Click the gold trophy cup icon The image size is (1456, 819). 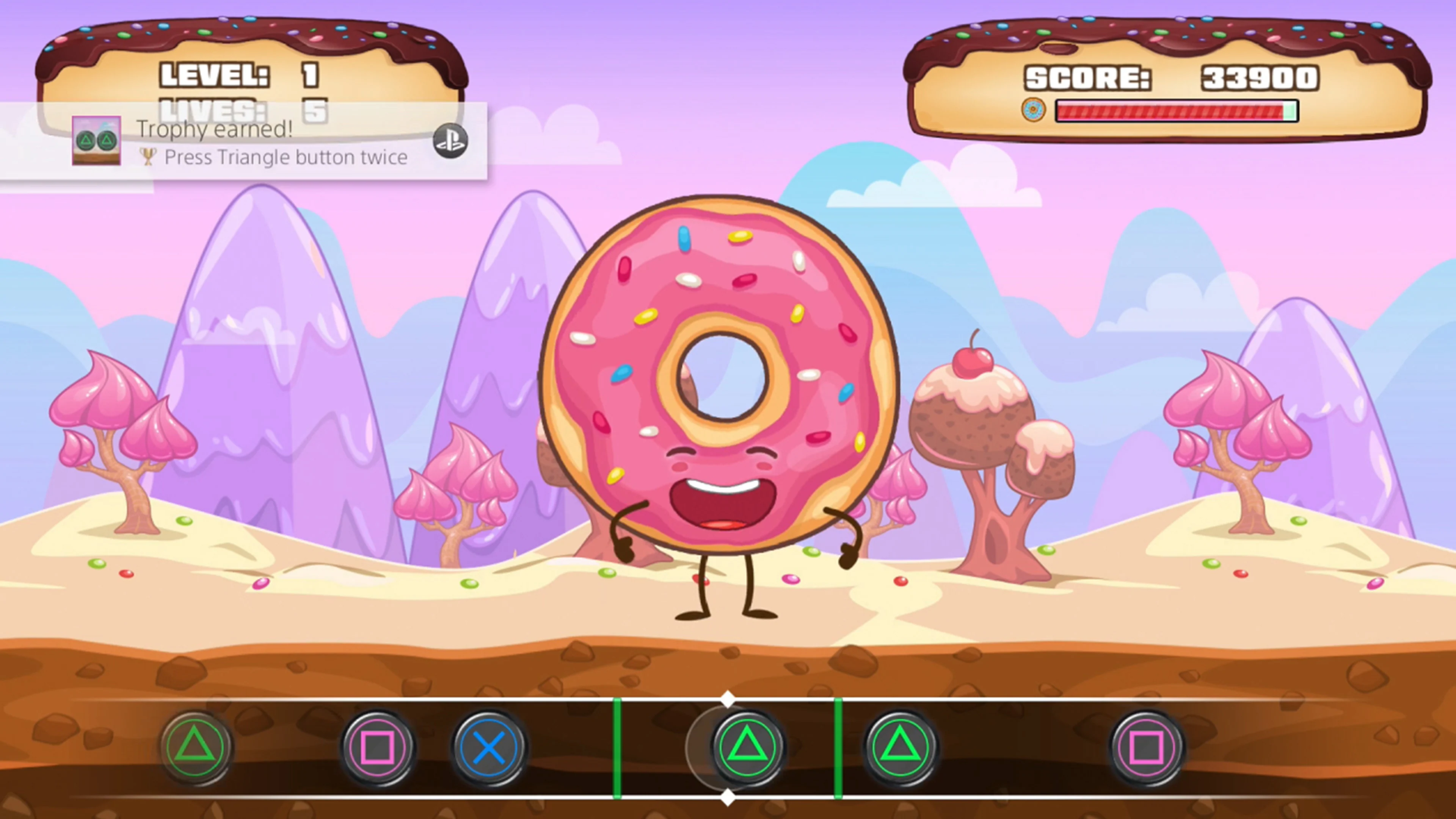click(x=148, y=157)
